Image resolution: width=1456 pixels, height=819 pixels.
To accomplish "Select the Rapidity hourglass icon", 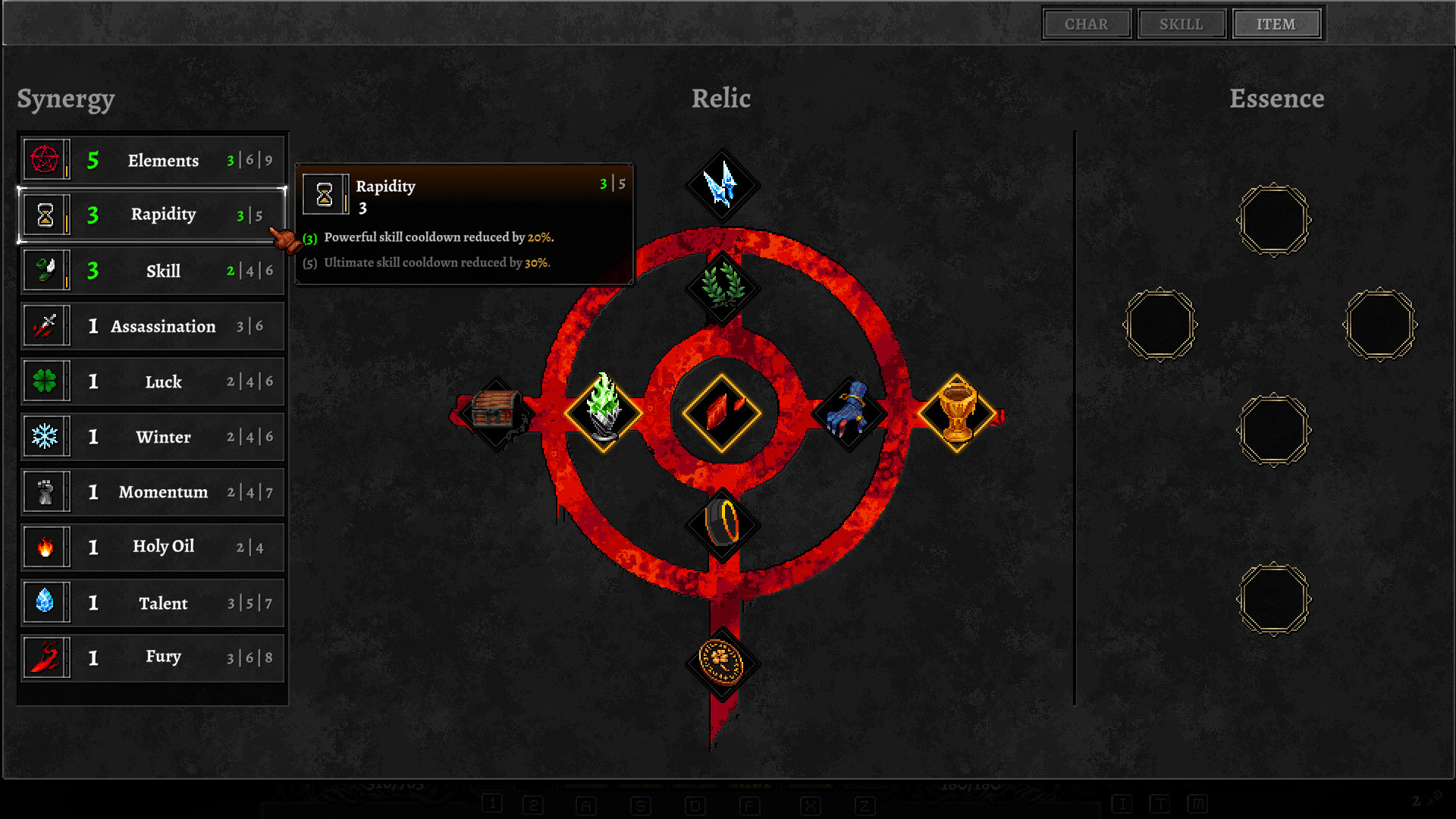I will point(46,215).
